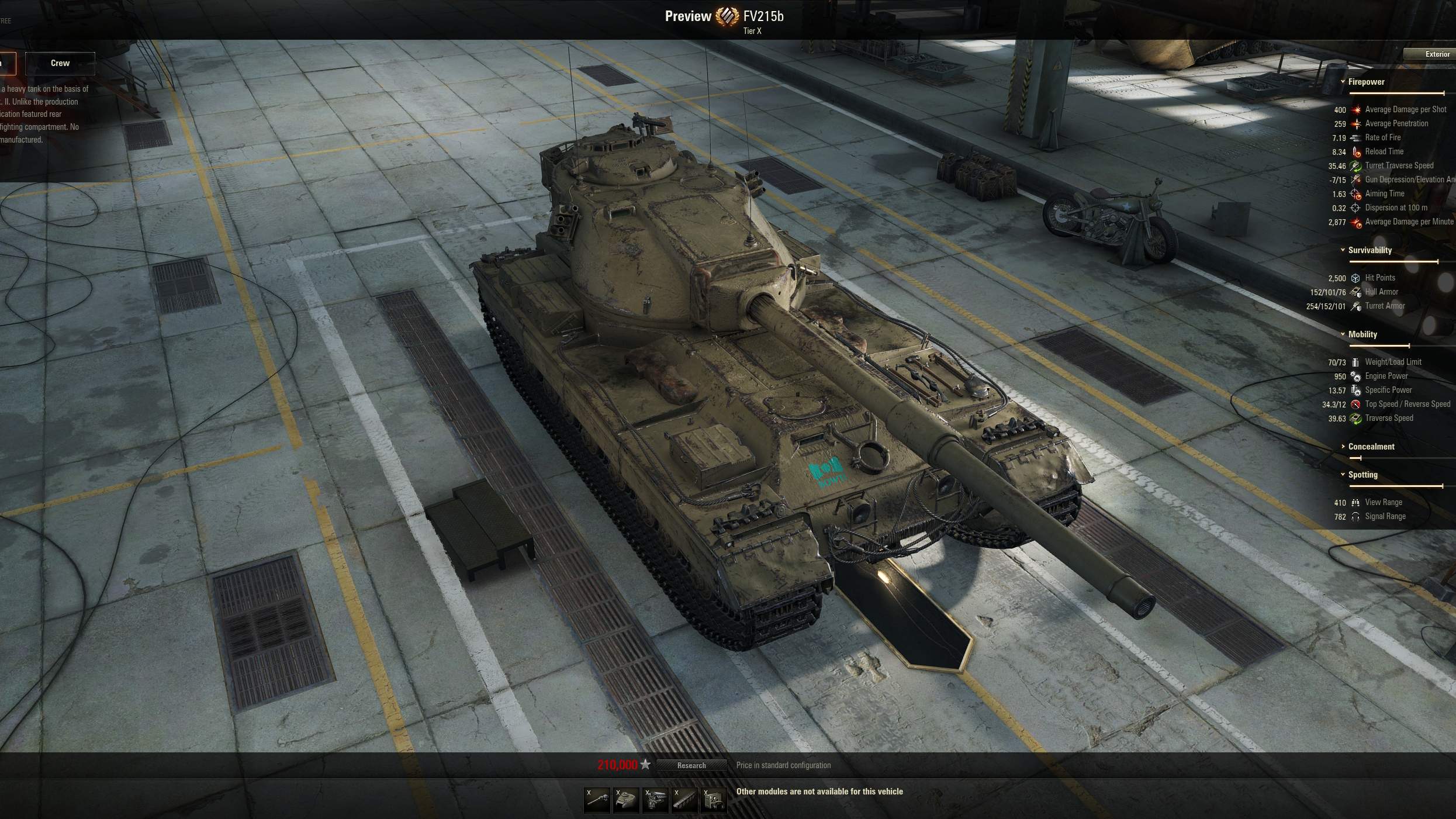This screenshot has width=1456, height=819.
Task: Research the FV215b tank
Action: (691, 765)
